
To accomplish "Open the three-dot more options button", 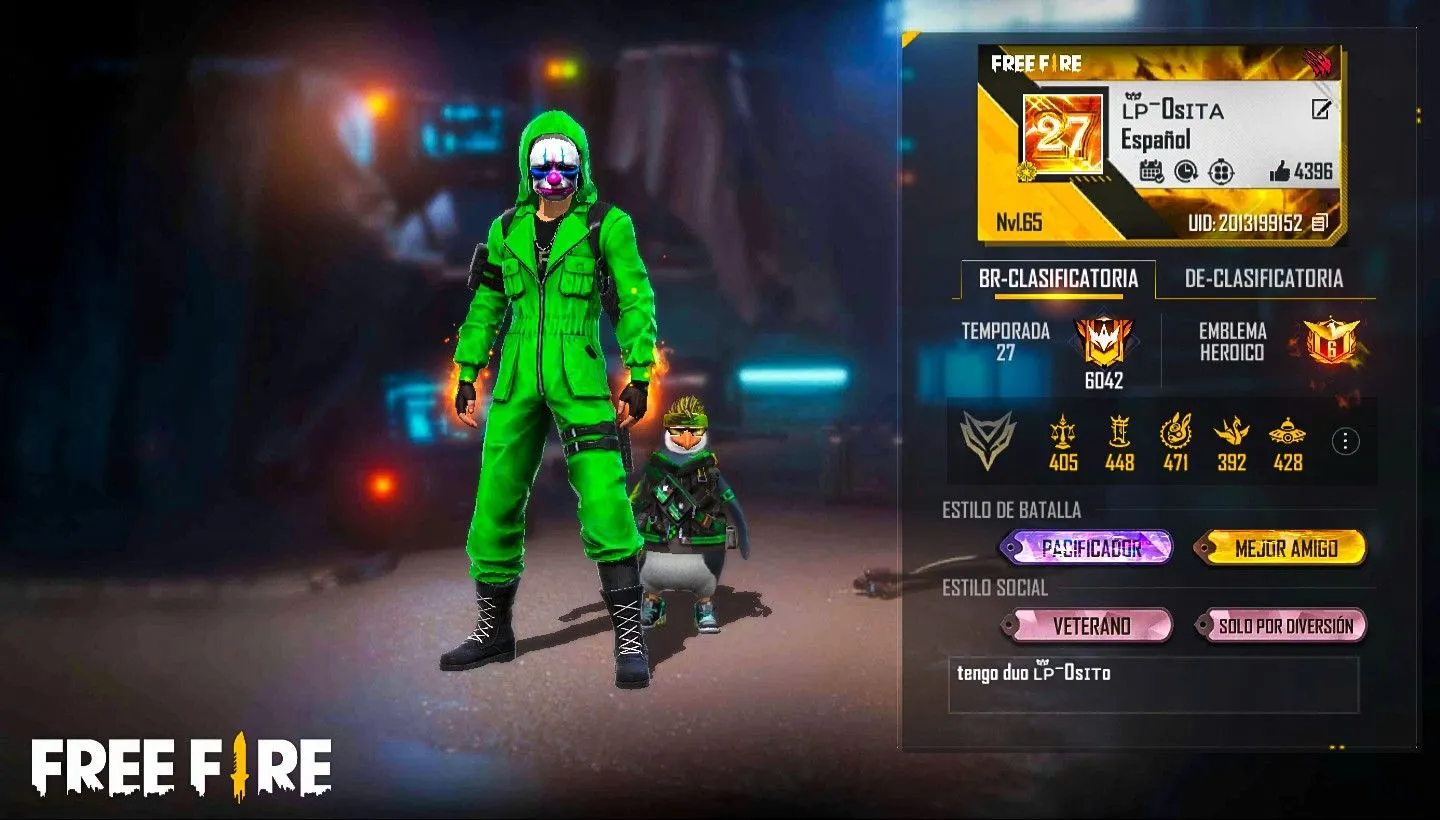I will click(1346, 441).
